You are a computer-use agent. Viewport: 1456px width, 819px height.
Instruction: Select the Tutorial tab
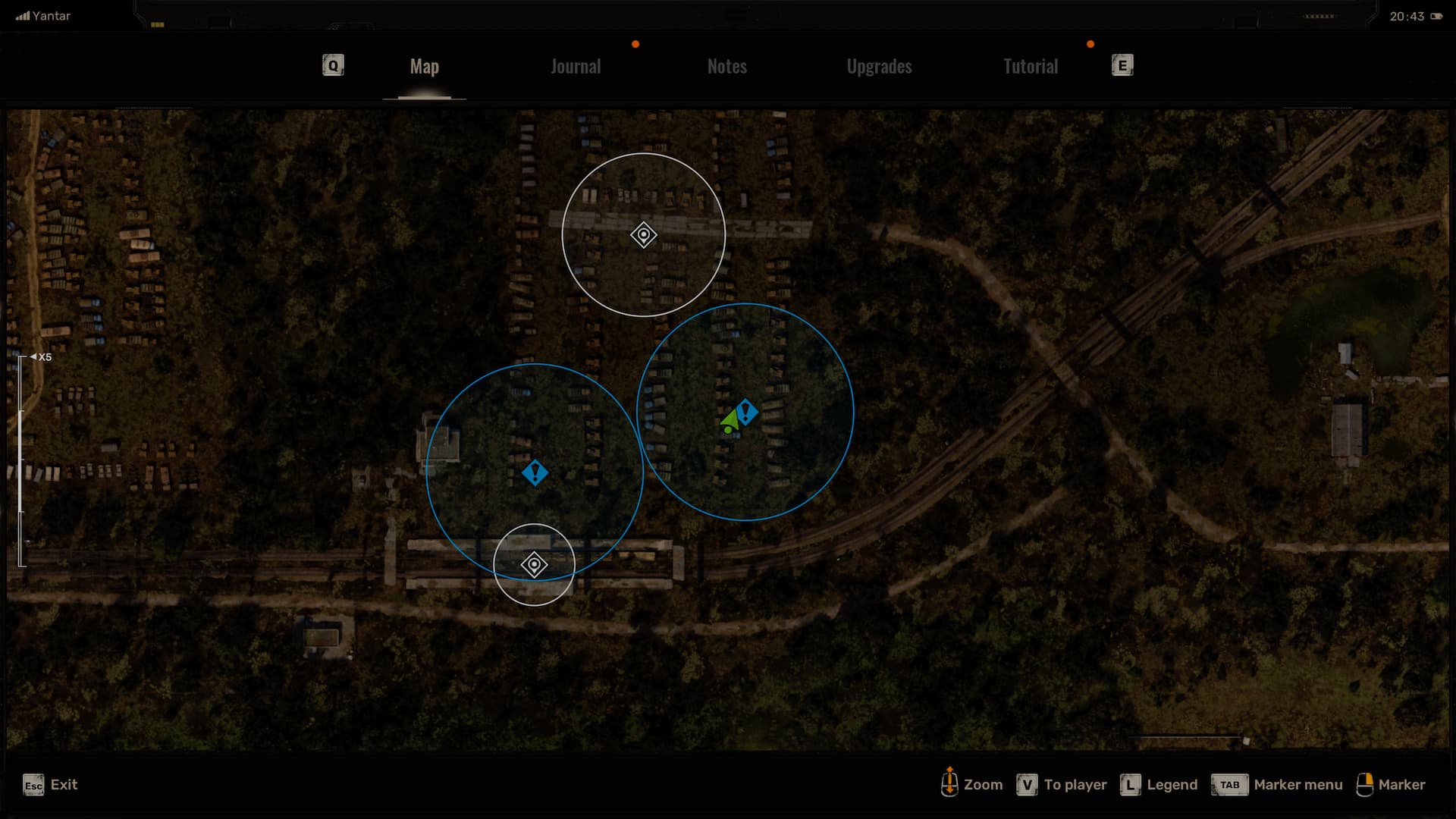1030,67
